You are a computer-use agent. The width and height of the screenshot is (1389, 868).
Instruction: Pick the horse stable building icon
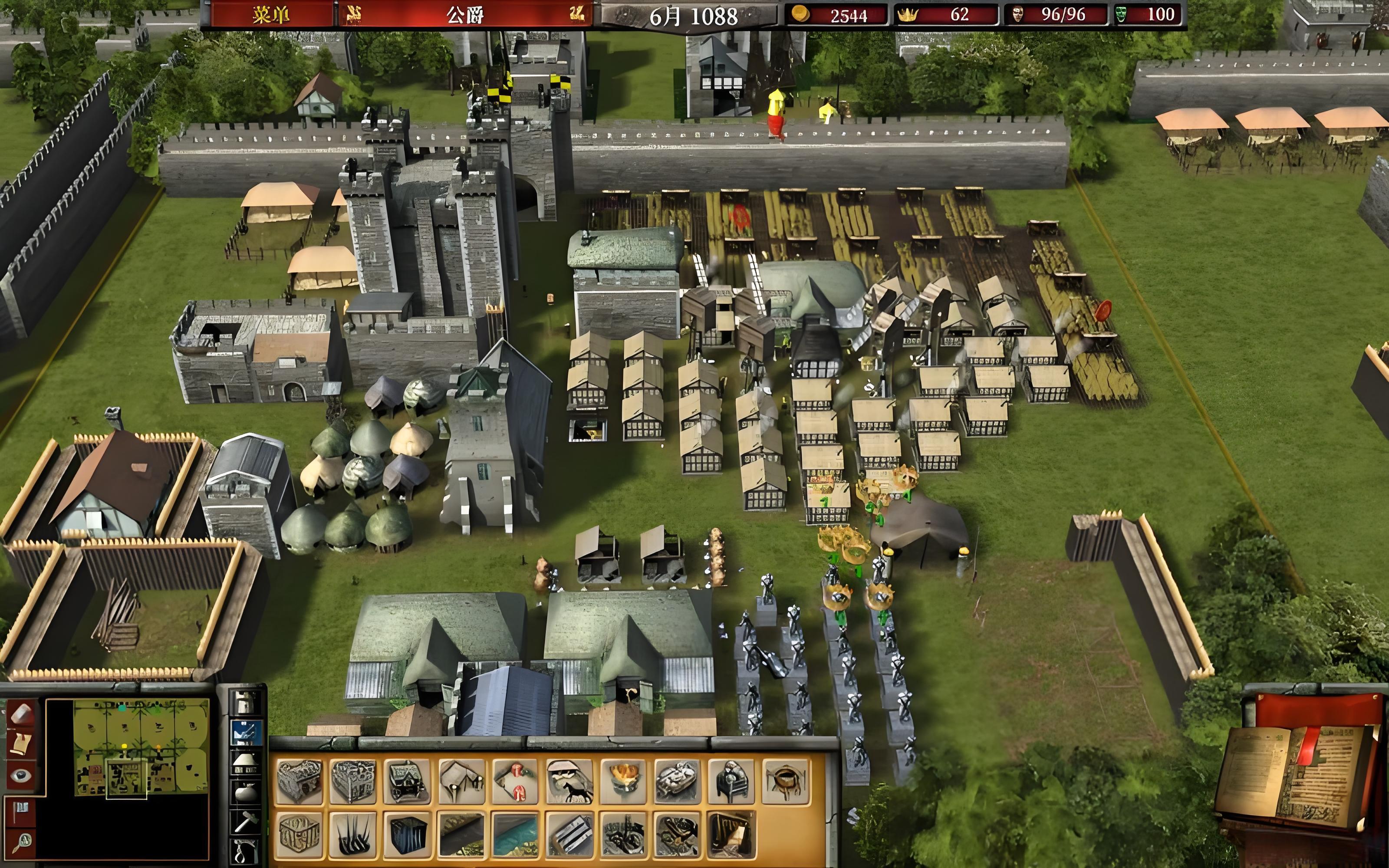570,781
